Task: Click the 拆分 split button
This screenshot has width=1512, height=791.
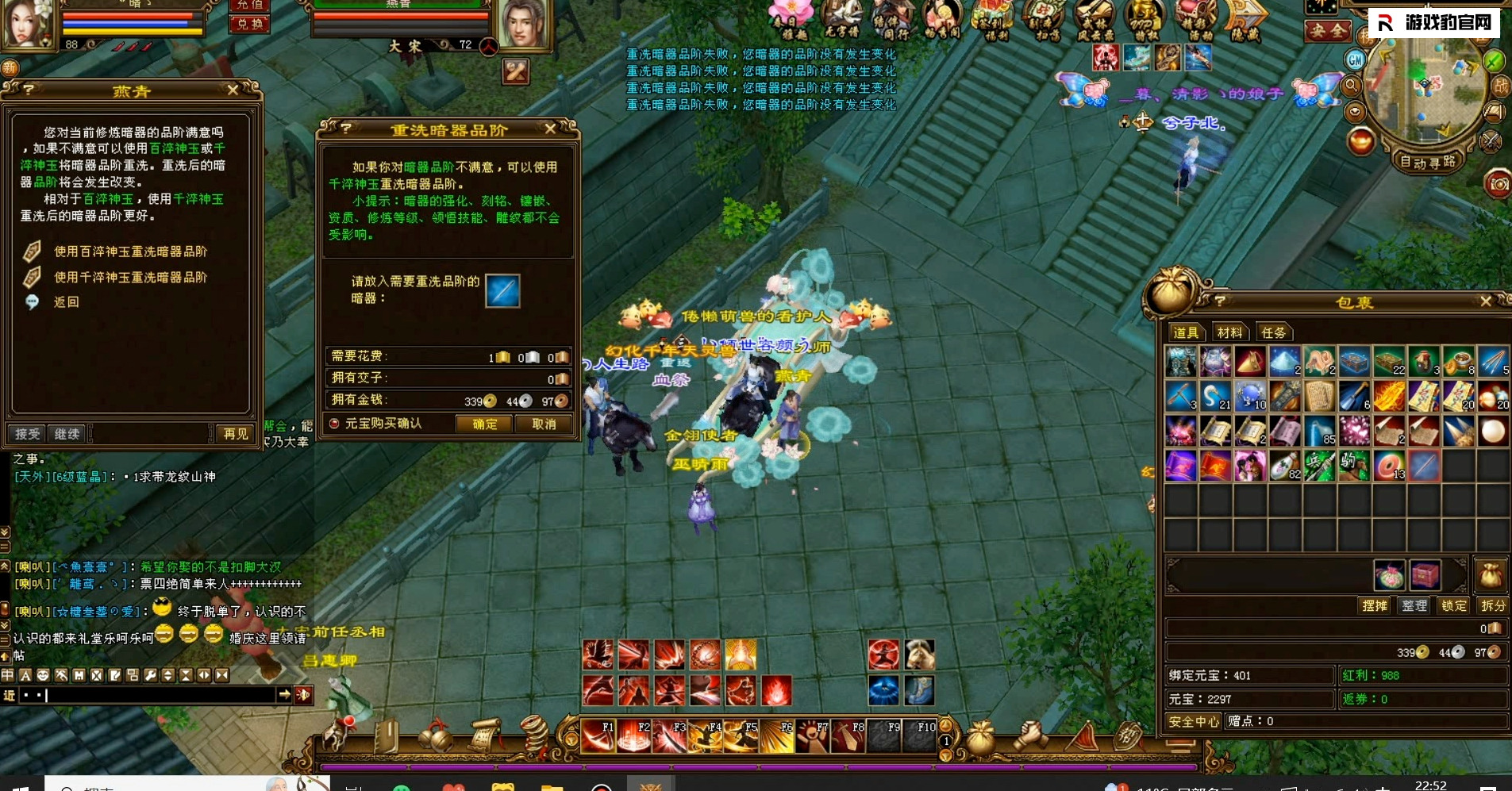Action: [1493, 605]
